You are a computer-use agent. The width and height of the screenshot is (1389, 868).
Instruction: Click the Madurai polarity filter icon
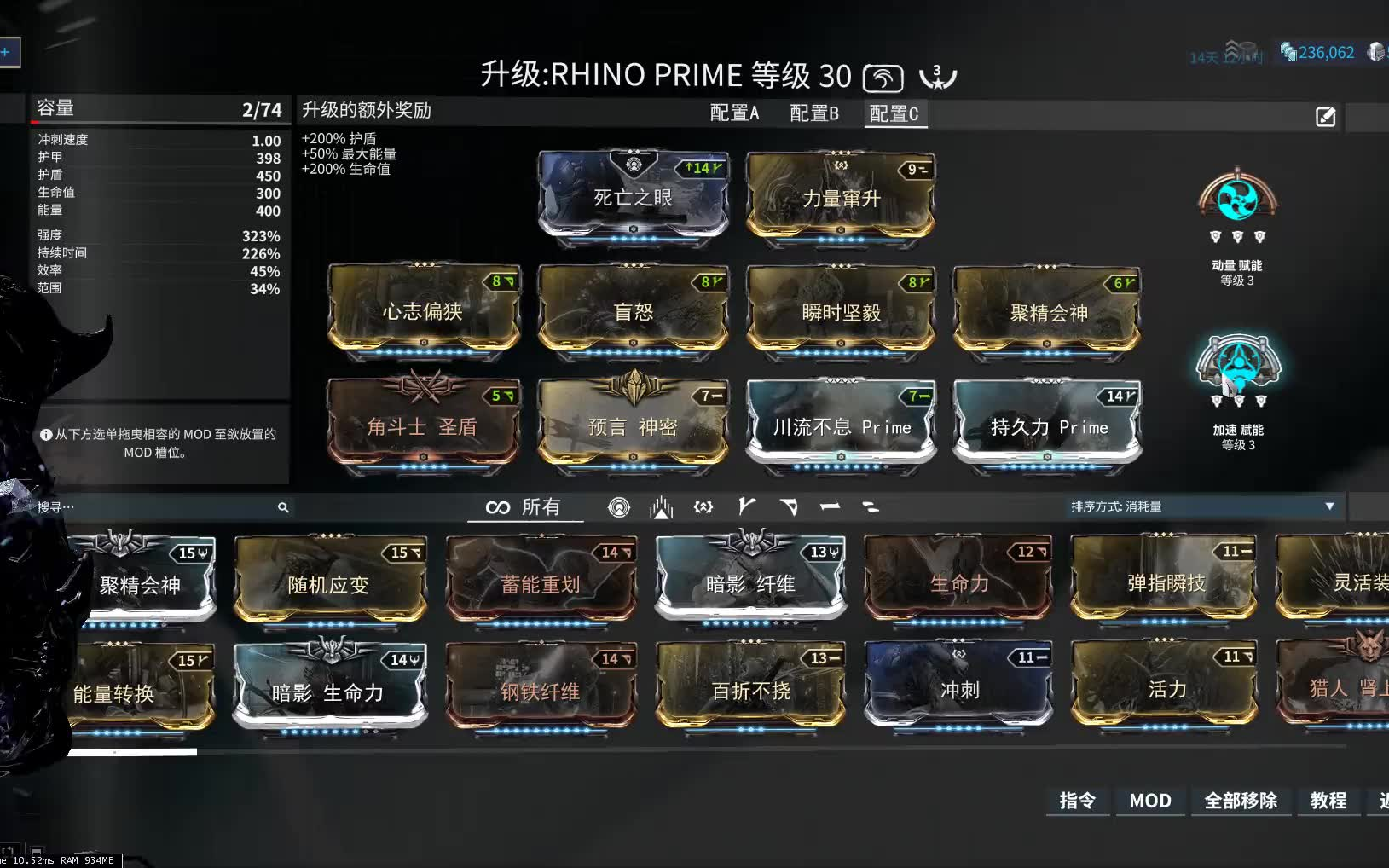(747, 506)
